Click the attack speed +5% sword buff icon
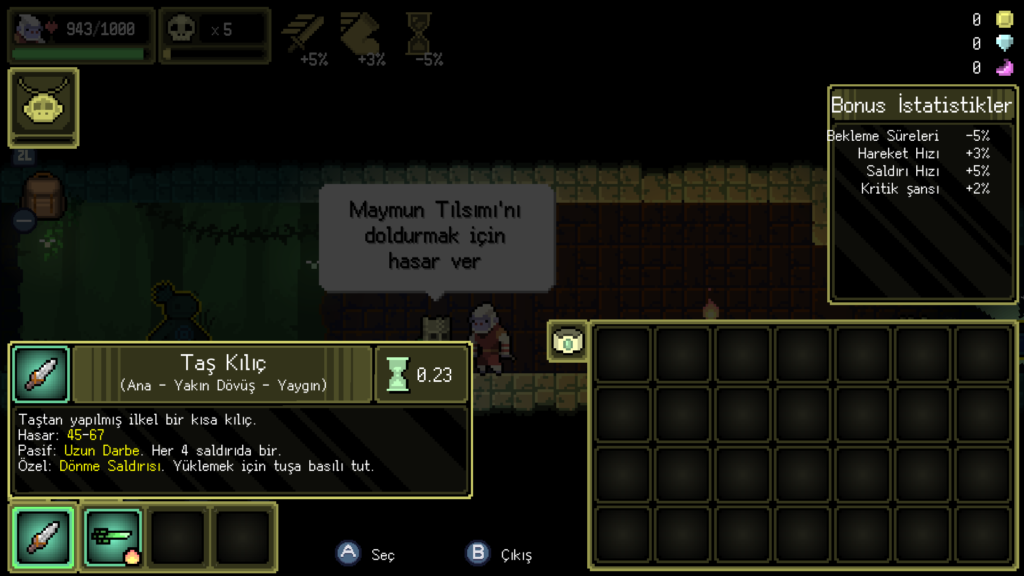 point(304,36)
